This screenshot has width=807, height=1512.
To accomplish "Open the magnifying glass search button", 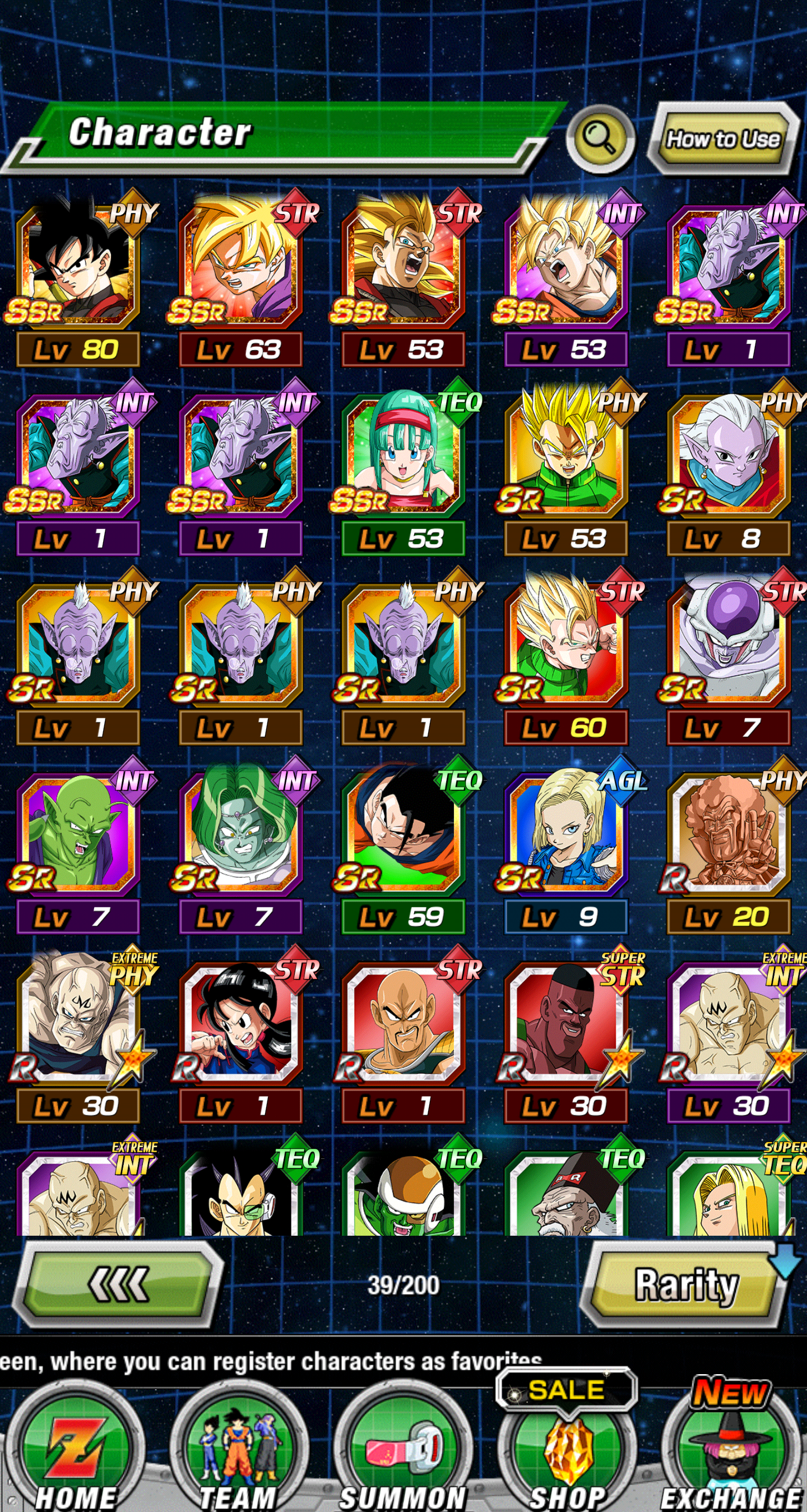I will point(599,138).
